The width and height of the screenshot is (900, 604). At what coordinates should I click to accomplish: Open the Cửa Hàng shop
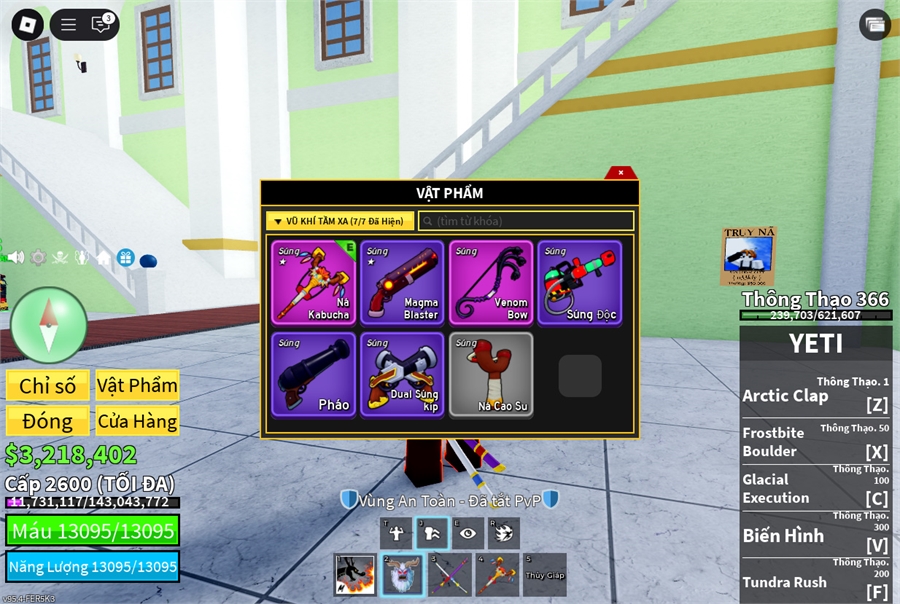(x=137, y=421)
